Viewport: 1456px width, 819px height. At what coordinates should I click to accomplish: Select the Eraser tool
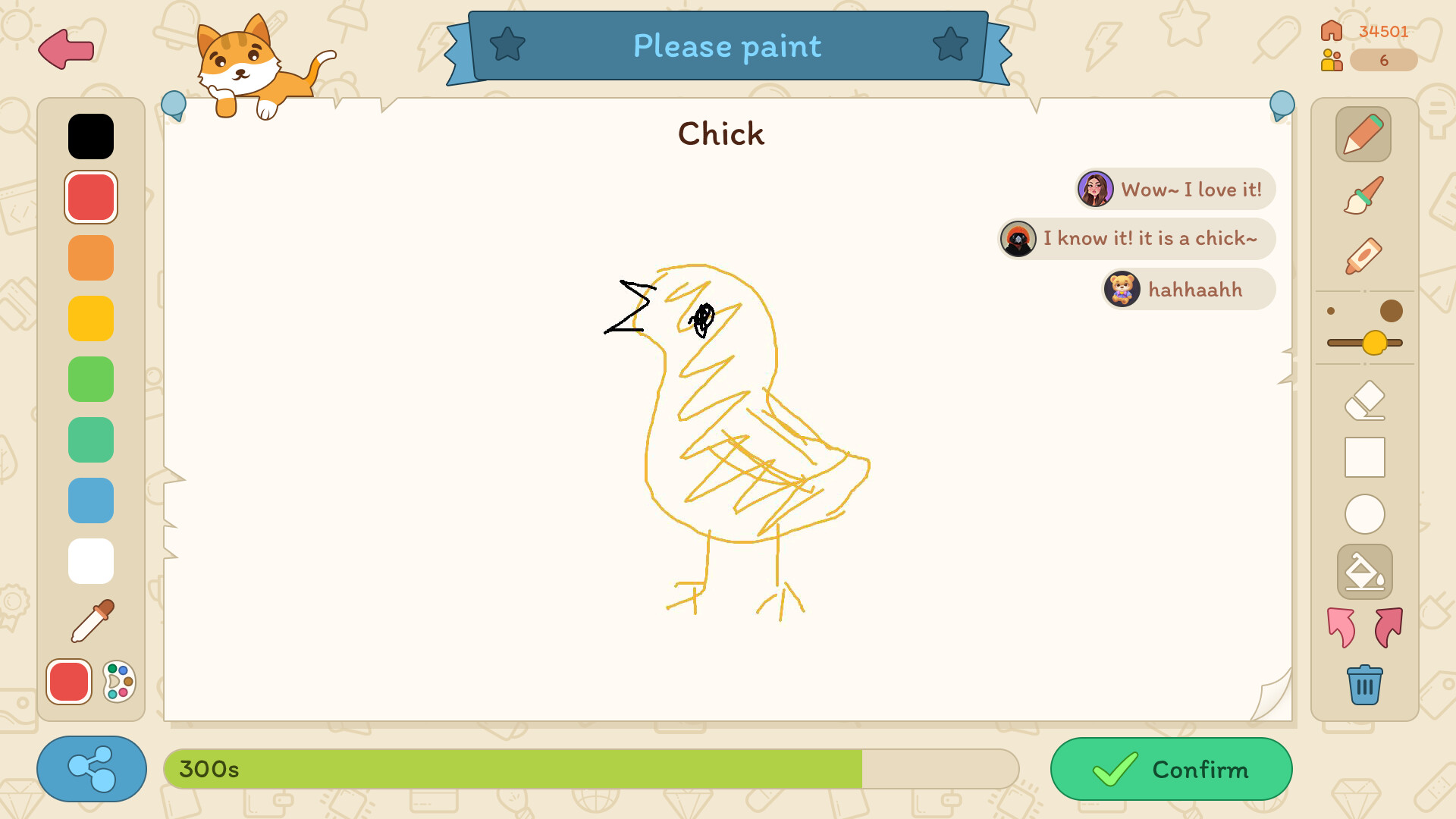click(x=1363, y=400)
